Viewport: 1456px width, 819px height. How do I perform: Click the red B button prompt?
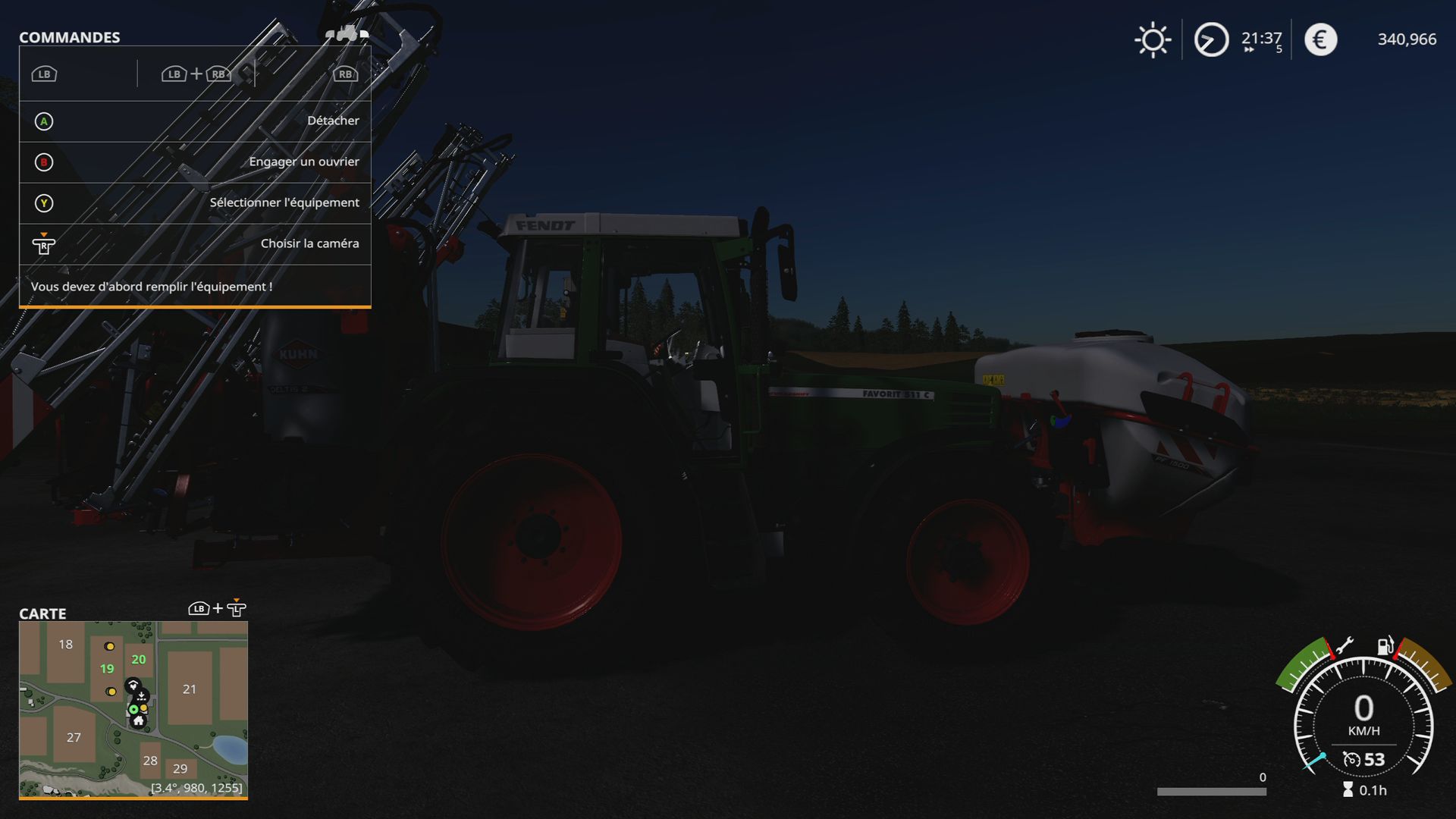tap(43, 162)
